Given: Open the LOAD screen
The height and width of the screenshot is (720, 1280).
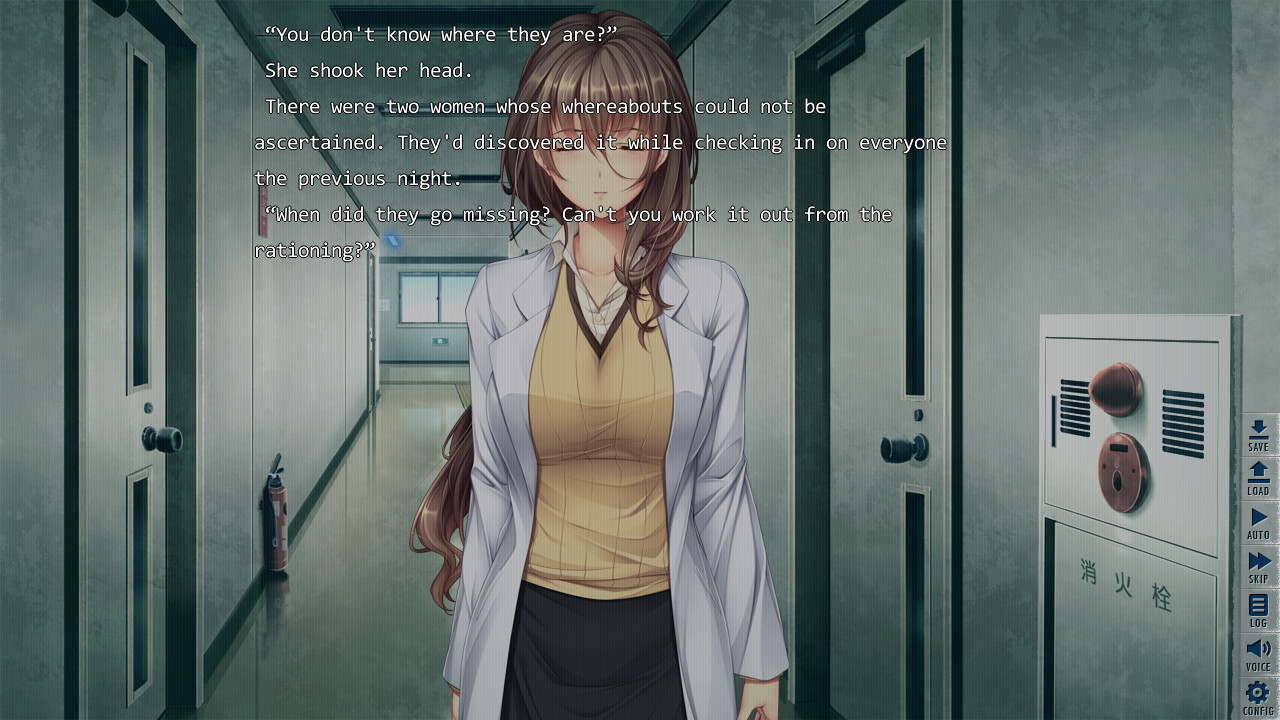Looking at the screenshot, I should pos(1258,477).
